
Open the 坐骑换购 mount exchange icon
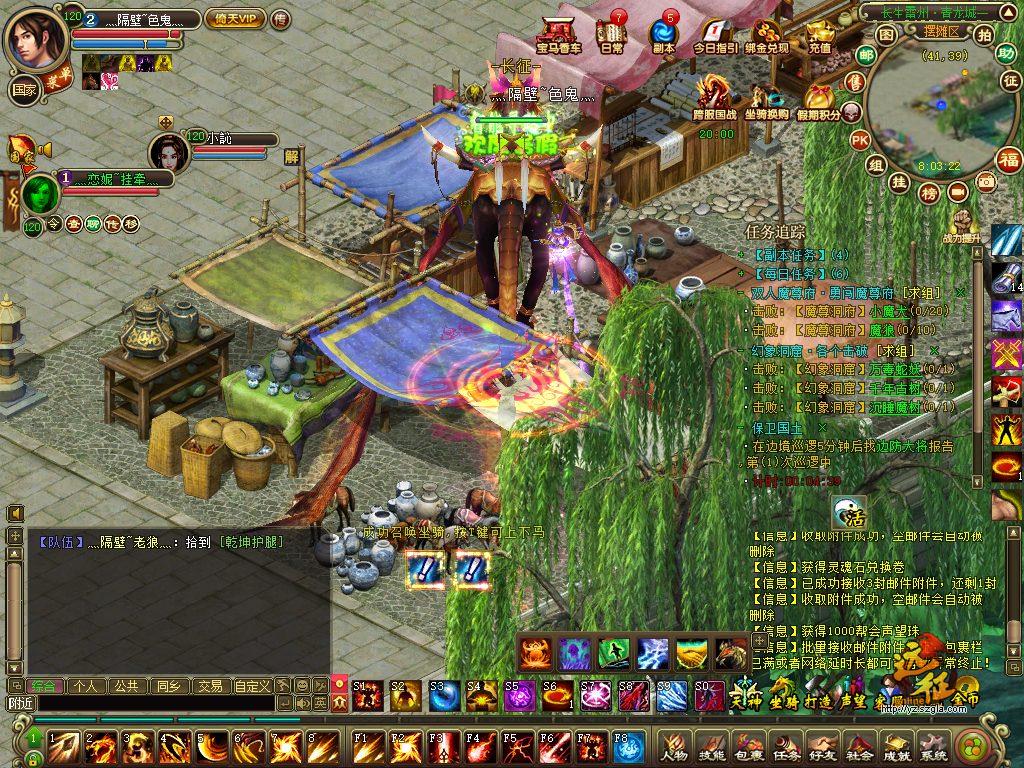(766, 101)
